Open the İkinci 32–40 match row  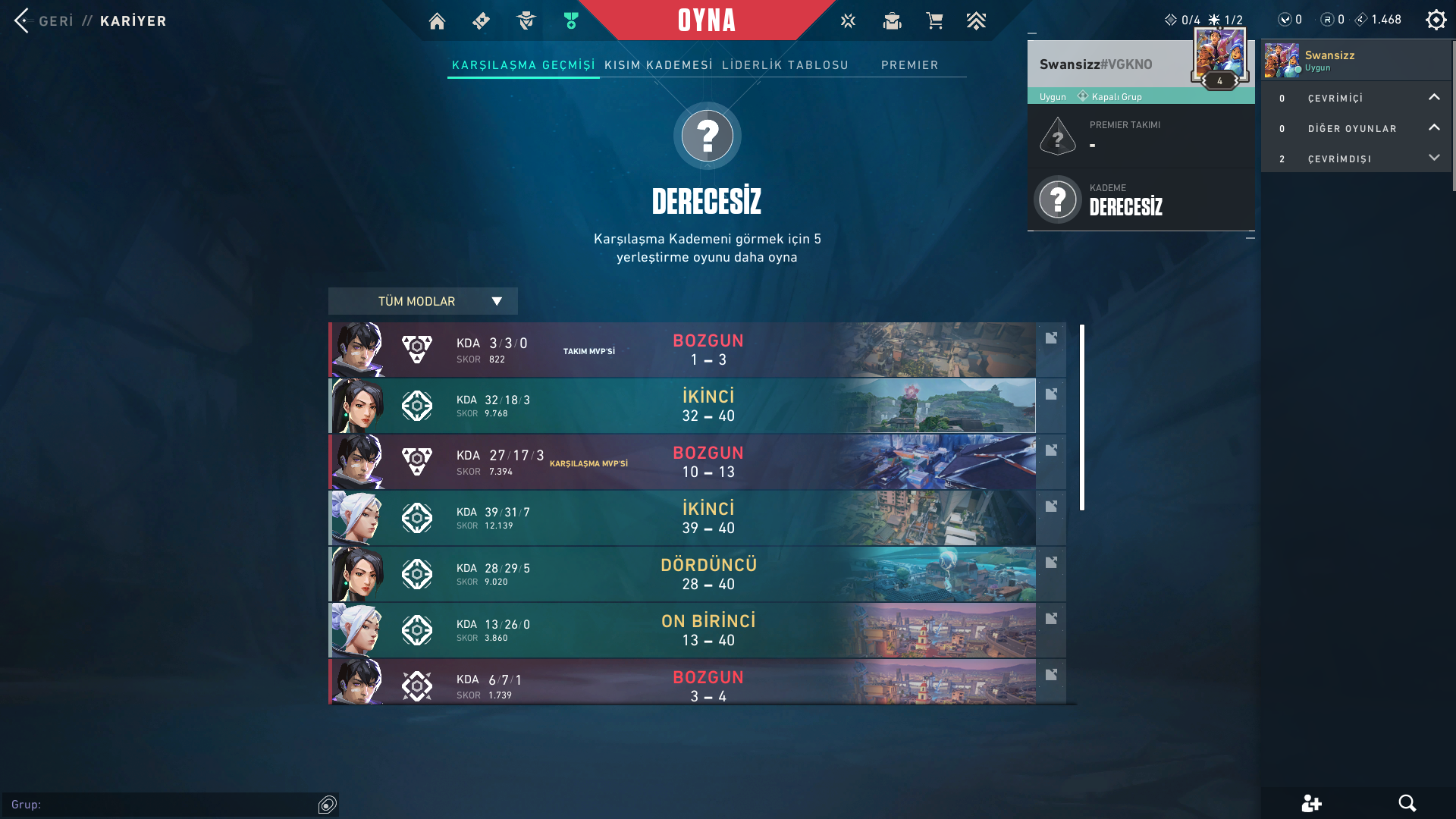click(682, 406)
